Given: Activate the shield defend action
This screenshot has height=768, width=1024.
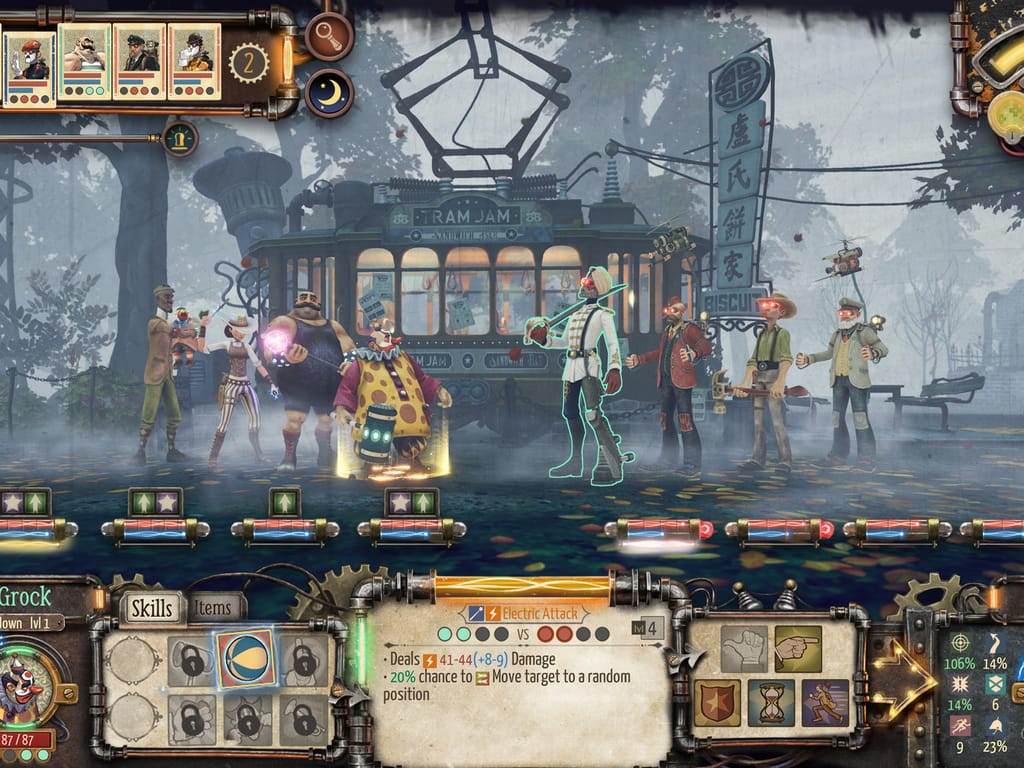Looking at the screenshot, I should pyautogui.click(x=717, y=702).
